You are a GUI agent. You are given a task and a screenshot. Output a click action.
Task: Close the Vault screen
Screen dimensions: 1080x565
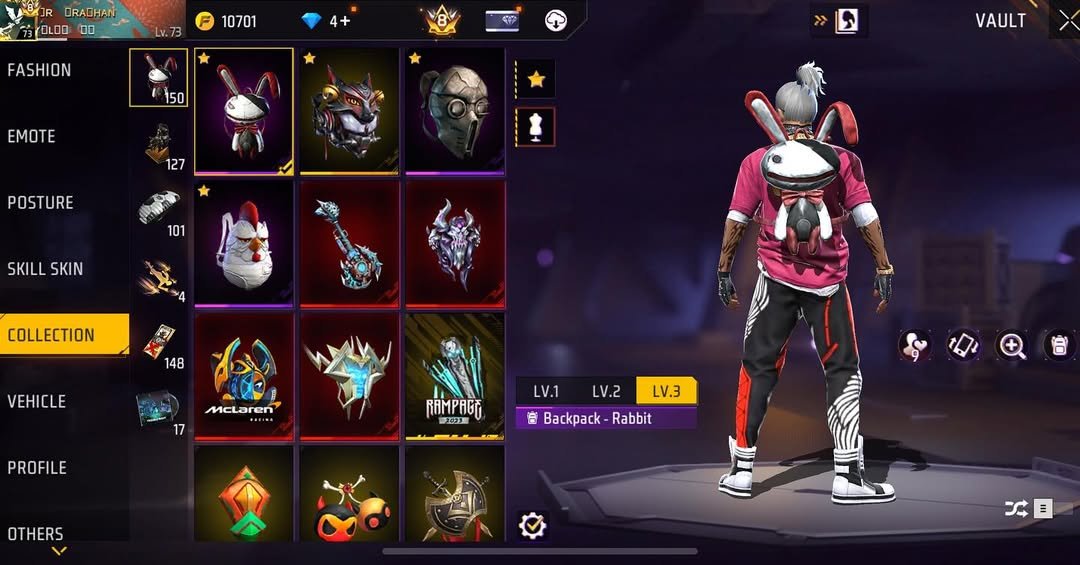(1066, 21)
